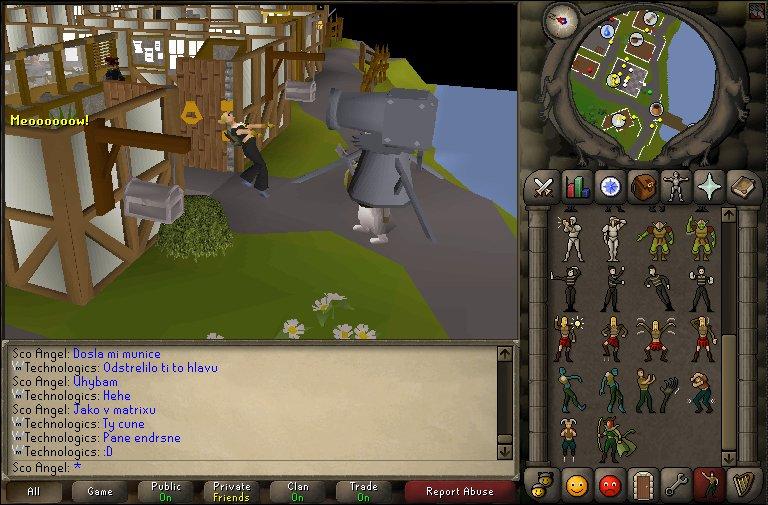
Task: Open the Combat Options tab
Action: [544, 186]
